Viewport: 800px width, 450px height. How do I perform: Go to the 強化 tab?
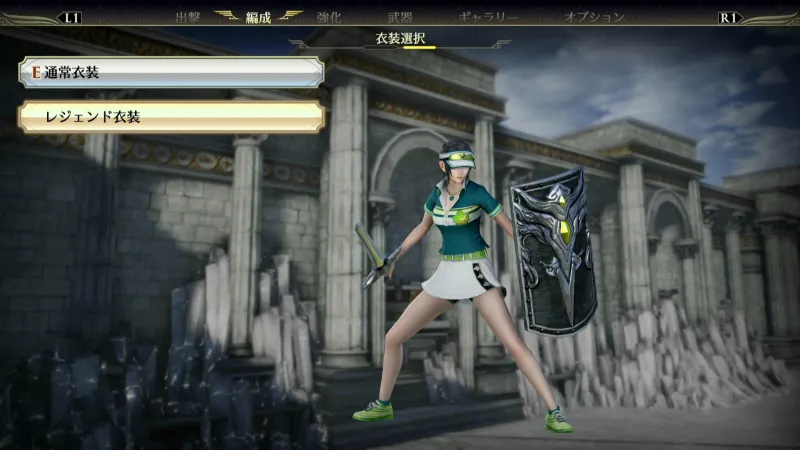pyautogui.click(x=328, y=17)
